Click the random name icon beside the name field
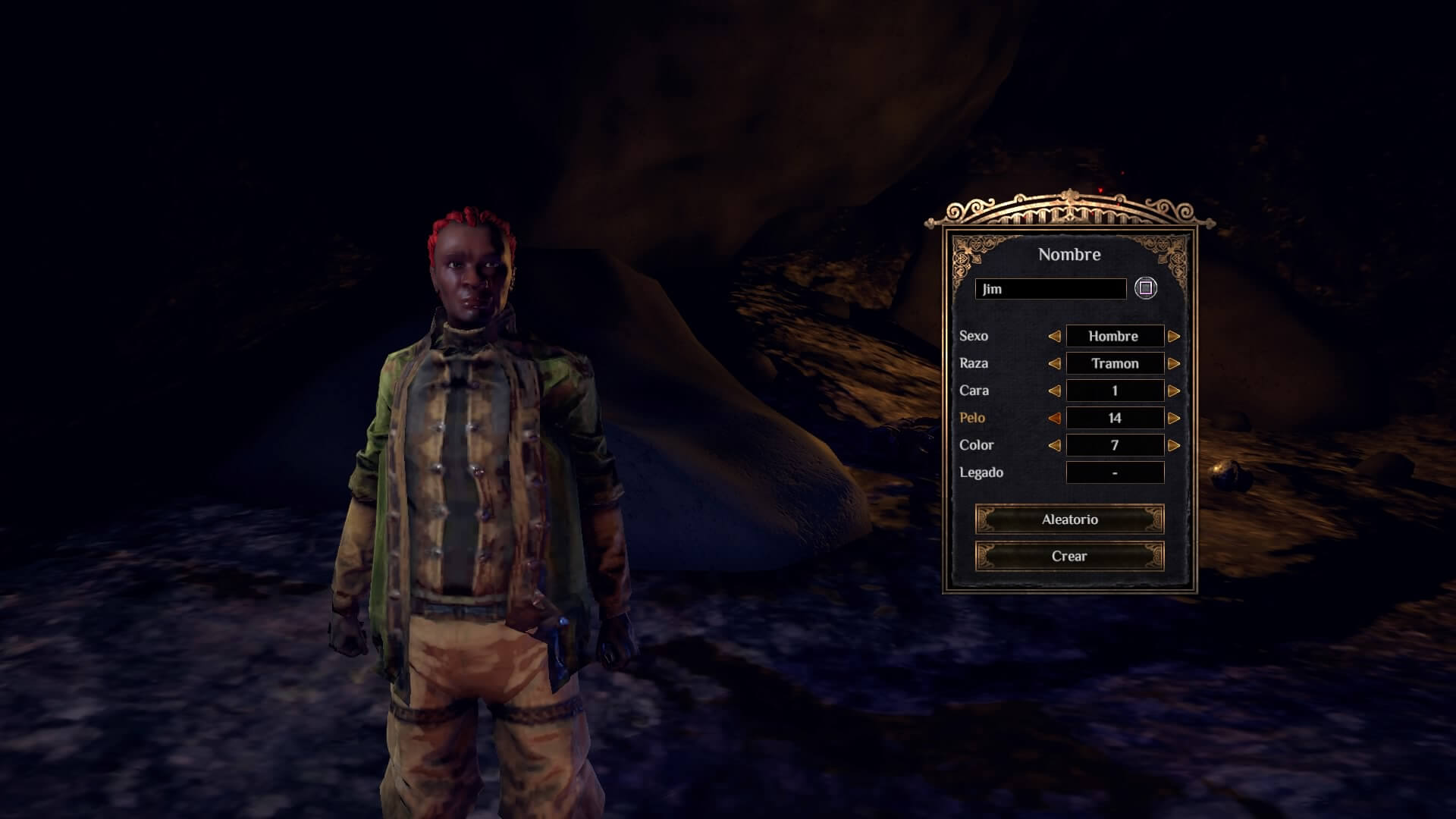 click(1145, 289)
